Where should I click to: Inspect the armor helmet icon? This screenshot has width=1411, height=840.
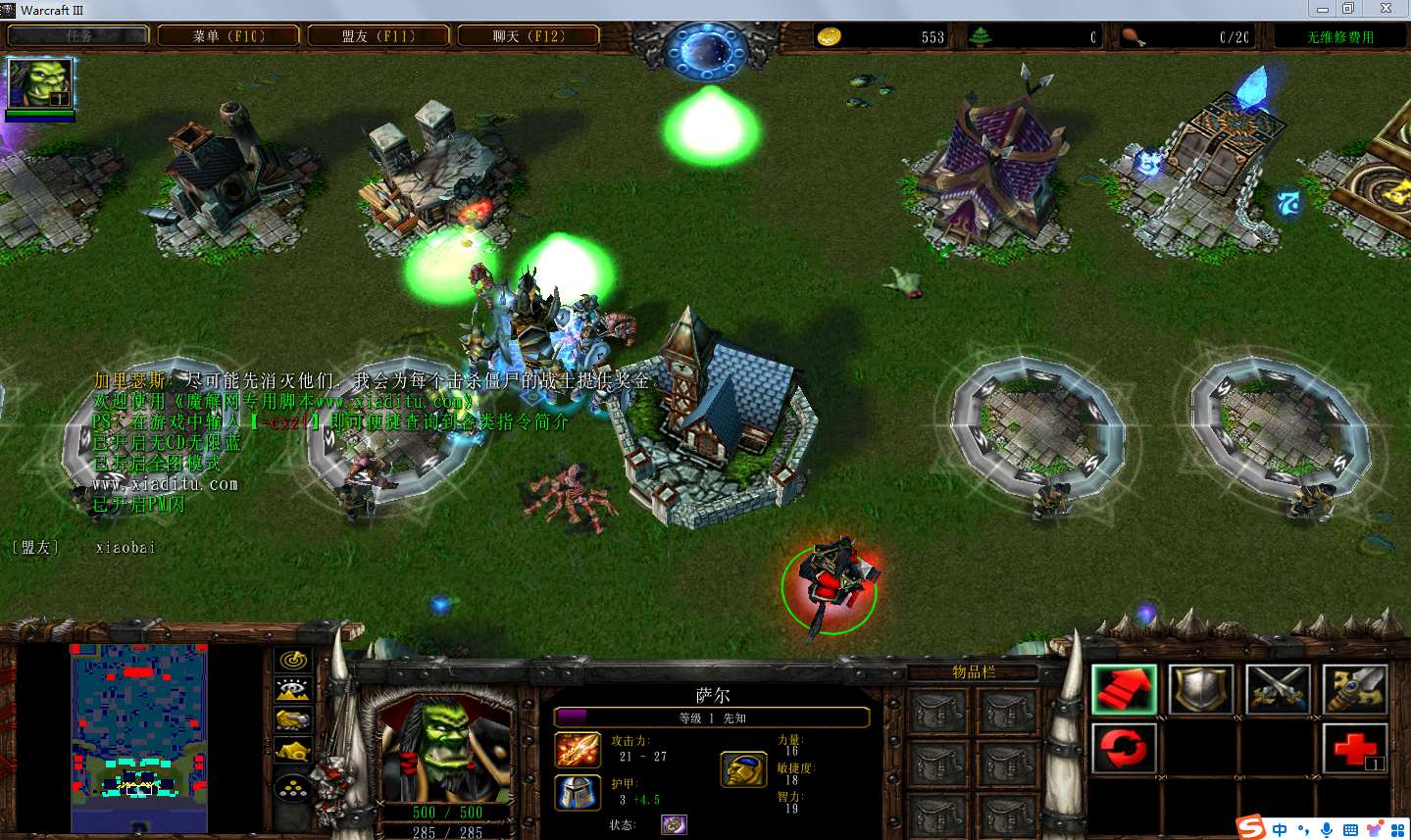tap(578, 793)
